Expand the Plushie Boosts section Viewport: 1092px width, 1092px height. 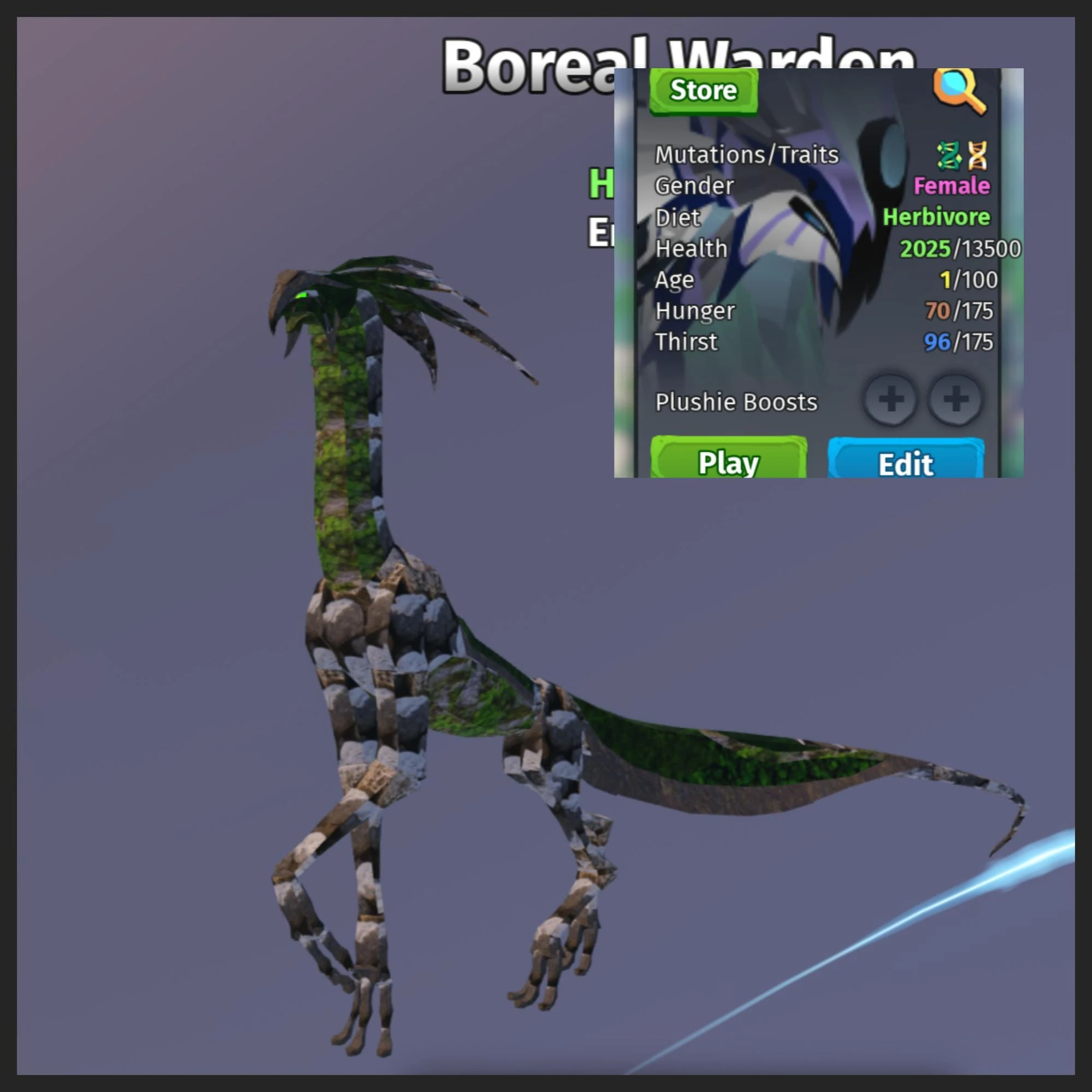(x=736, y=403)
